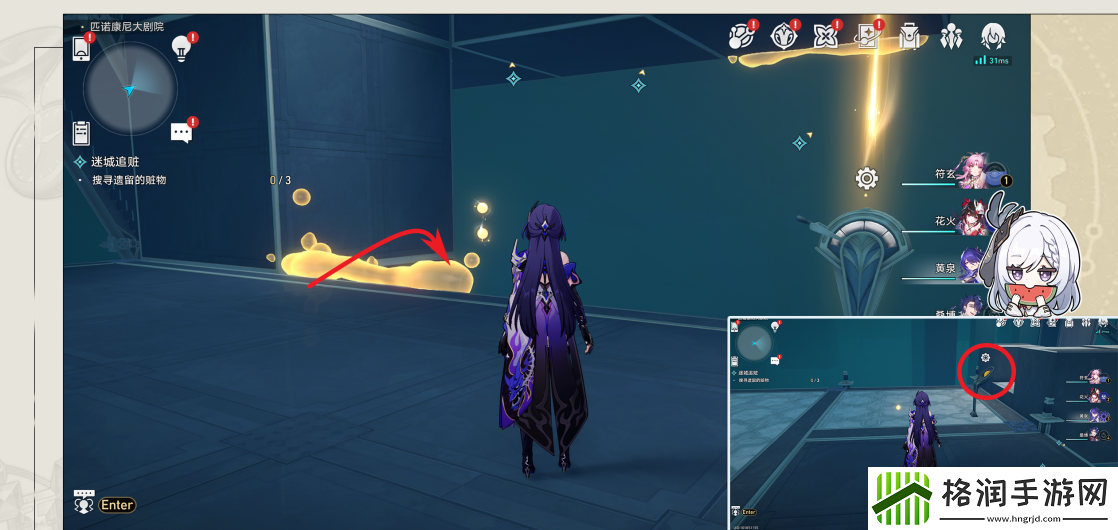
Task: Open the star compass icon
Action: click(x=782, y=37)
